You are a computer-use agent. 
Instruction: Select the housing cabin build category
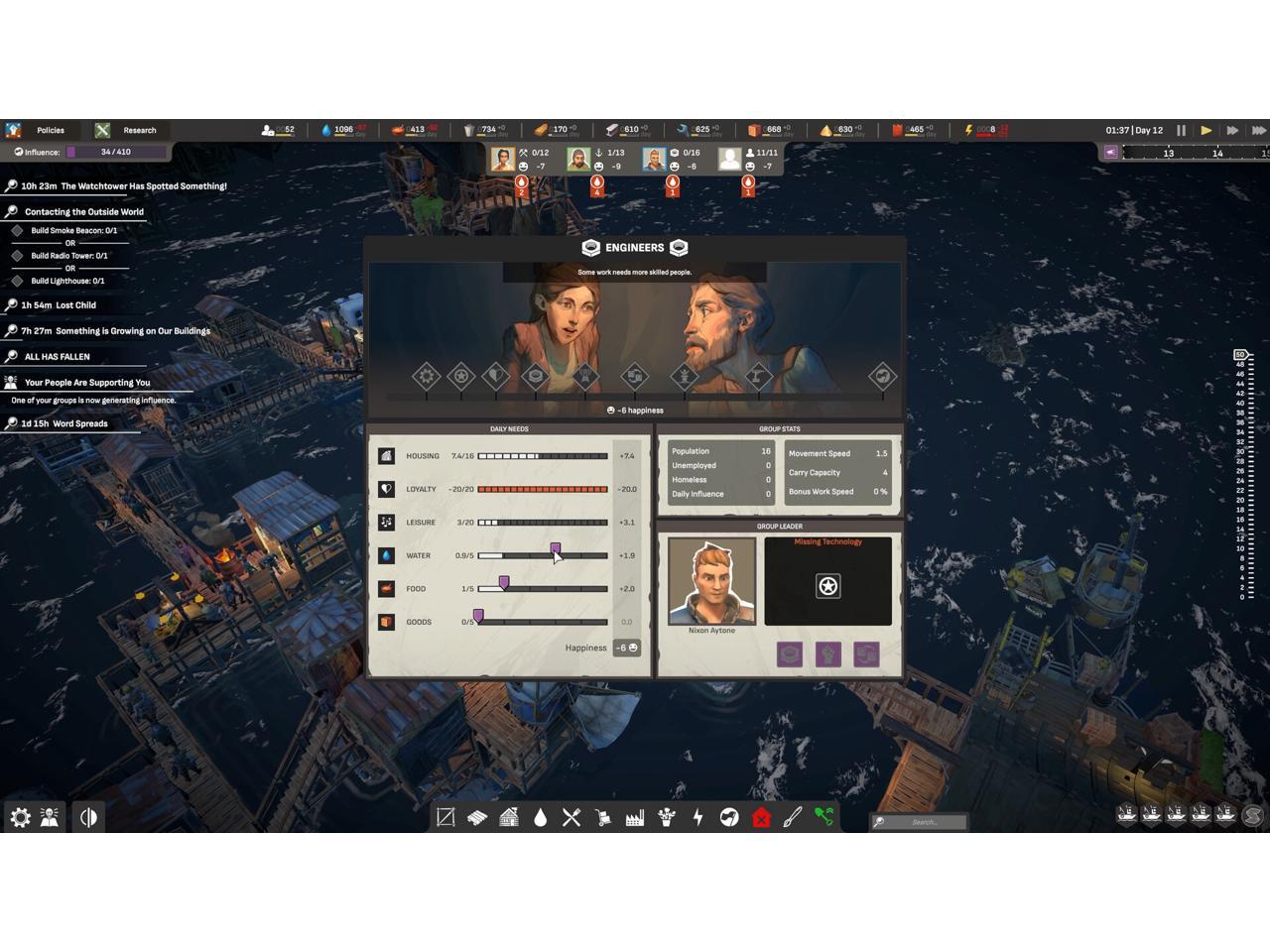(x=508, y=817)
